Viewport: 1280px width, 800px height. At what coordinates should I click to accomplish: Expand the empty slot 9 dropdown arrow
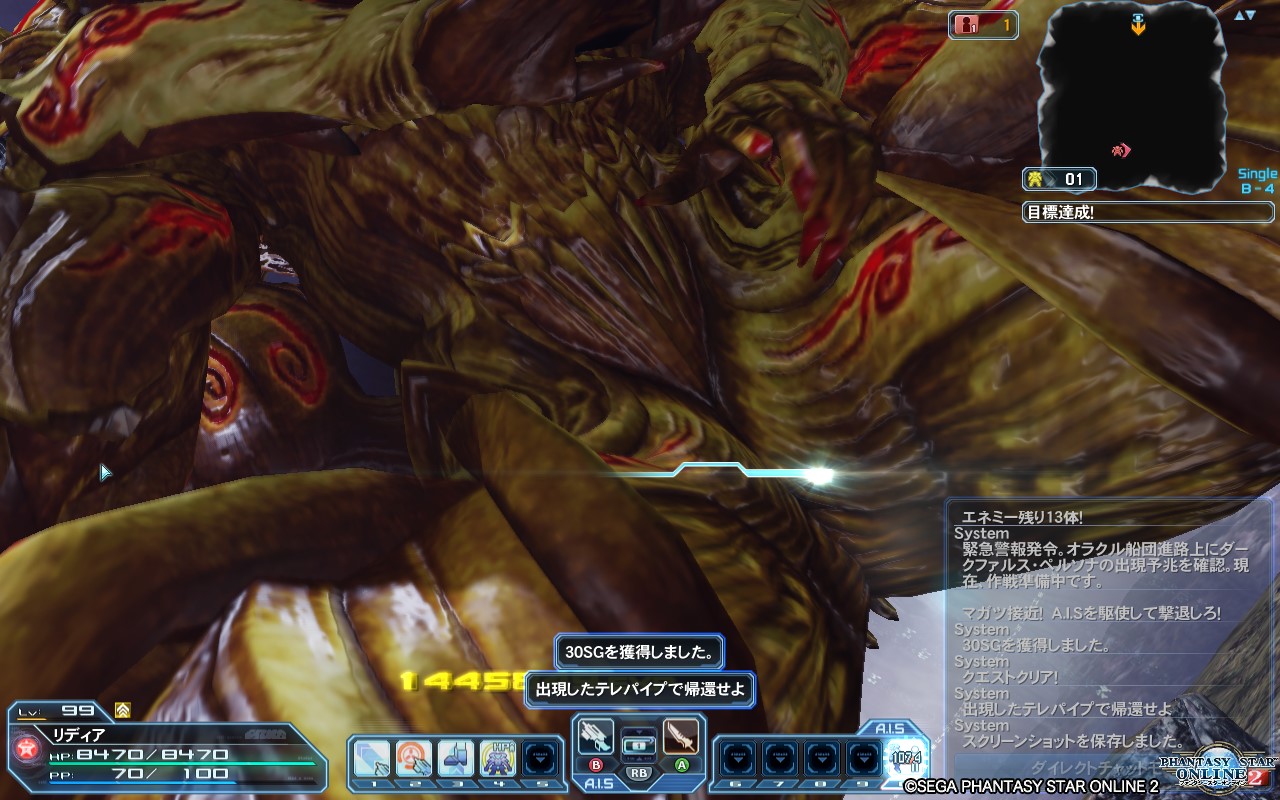tap(863, 759)
